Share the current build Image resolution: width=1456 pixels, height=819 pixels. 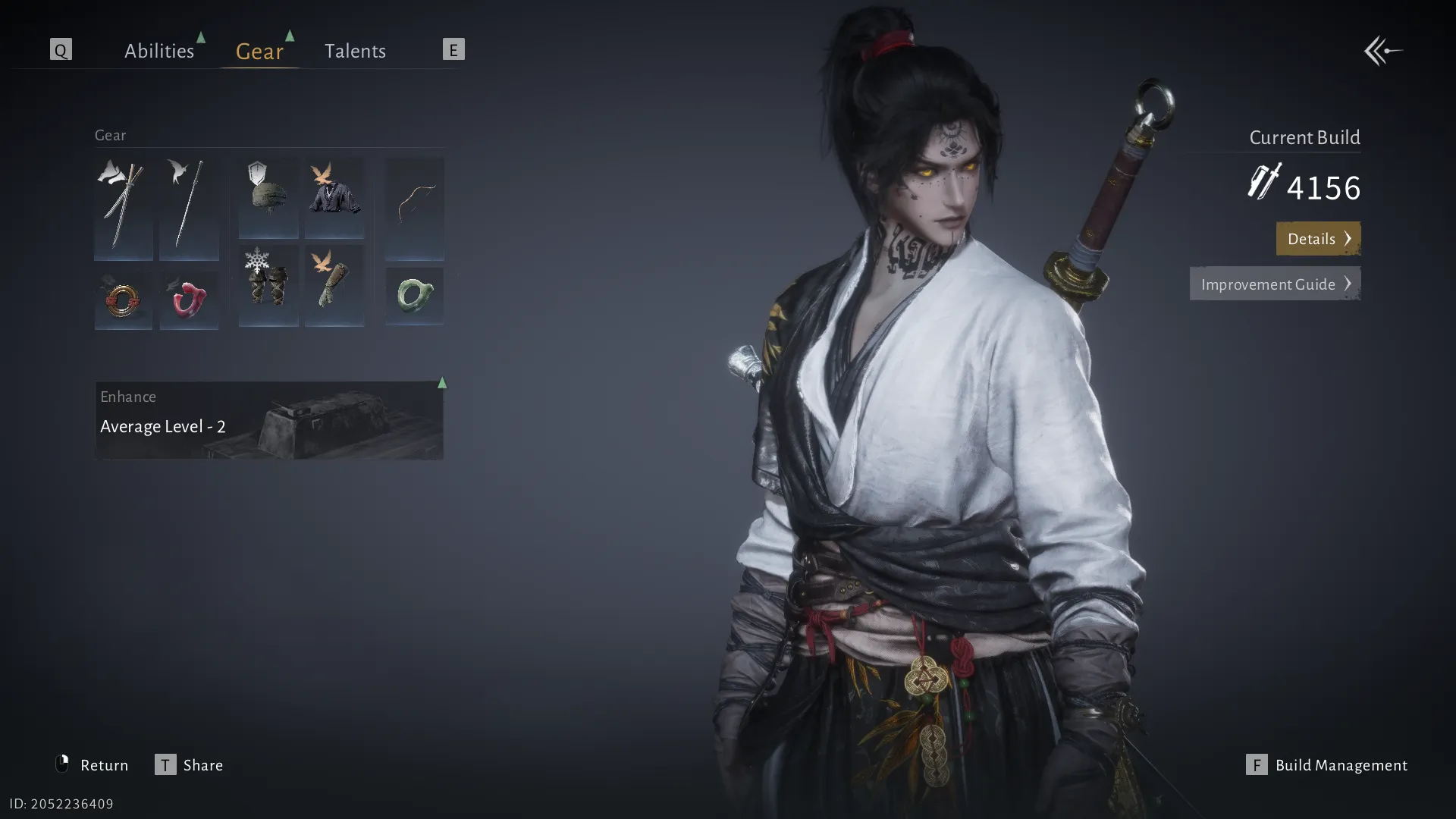(190, 764)
